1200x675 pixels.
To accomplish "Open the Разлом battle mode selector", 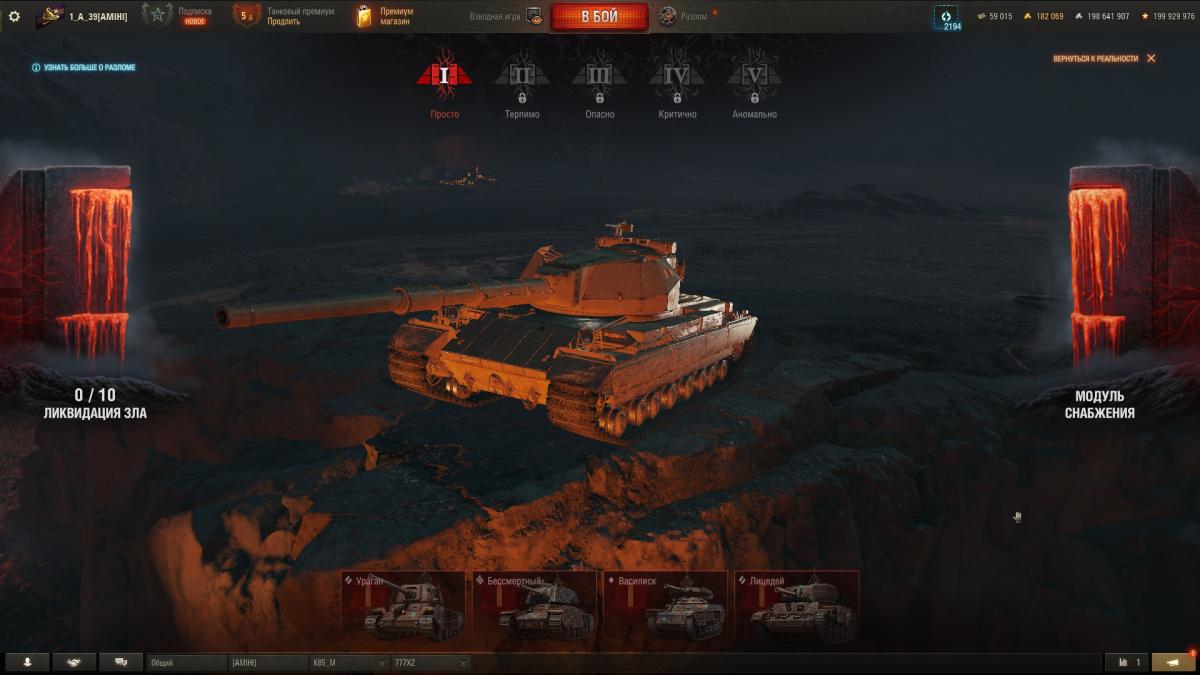I will (688, 16).
